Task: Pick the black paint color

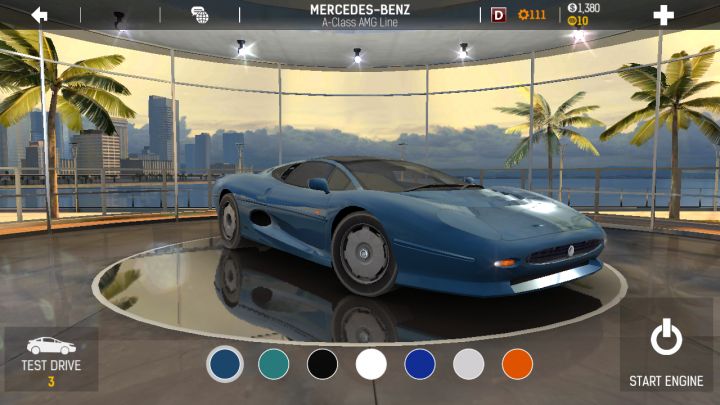Action: click(322, 364)
